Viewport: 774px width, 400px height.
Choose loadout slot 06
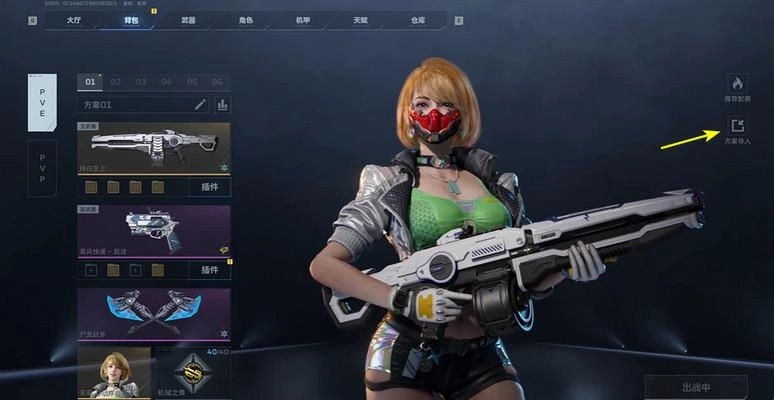pos(216,82)
